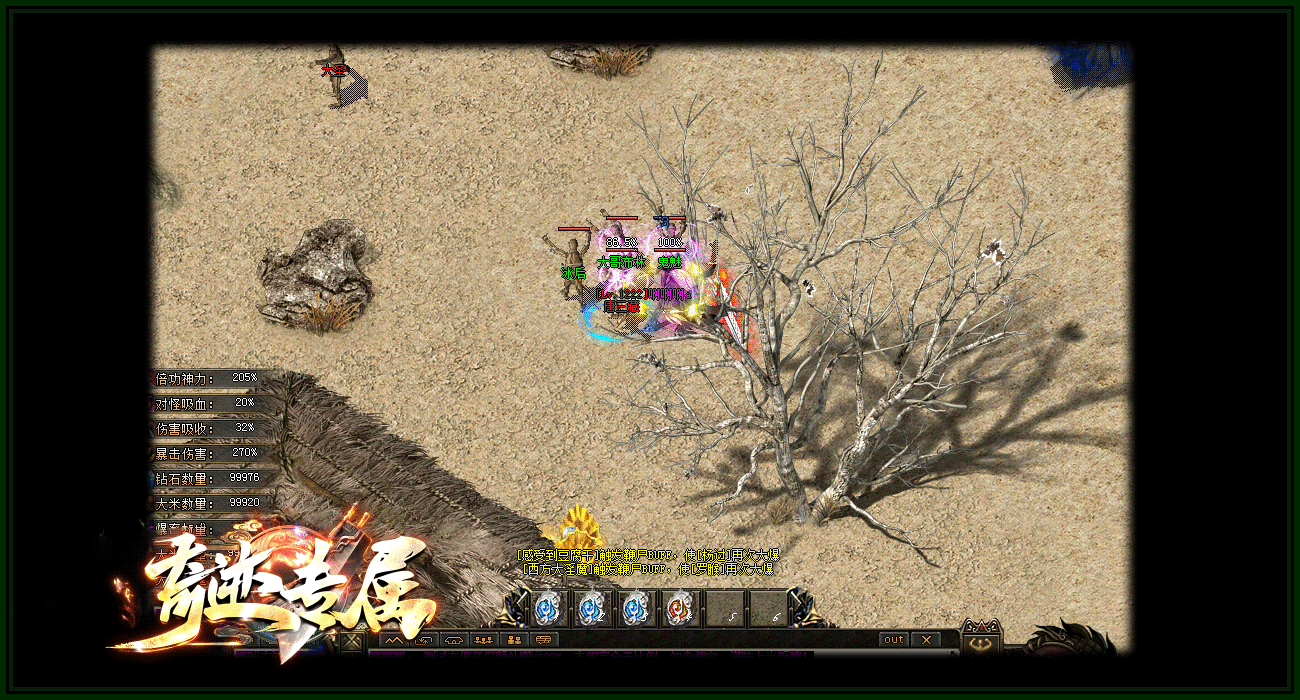Image resolution: width=1300 pixels, height=700 pixels.
Task: Click the zigzag peak icon in the chat toolbar
Action: click(393, 640)
